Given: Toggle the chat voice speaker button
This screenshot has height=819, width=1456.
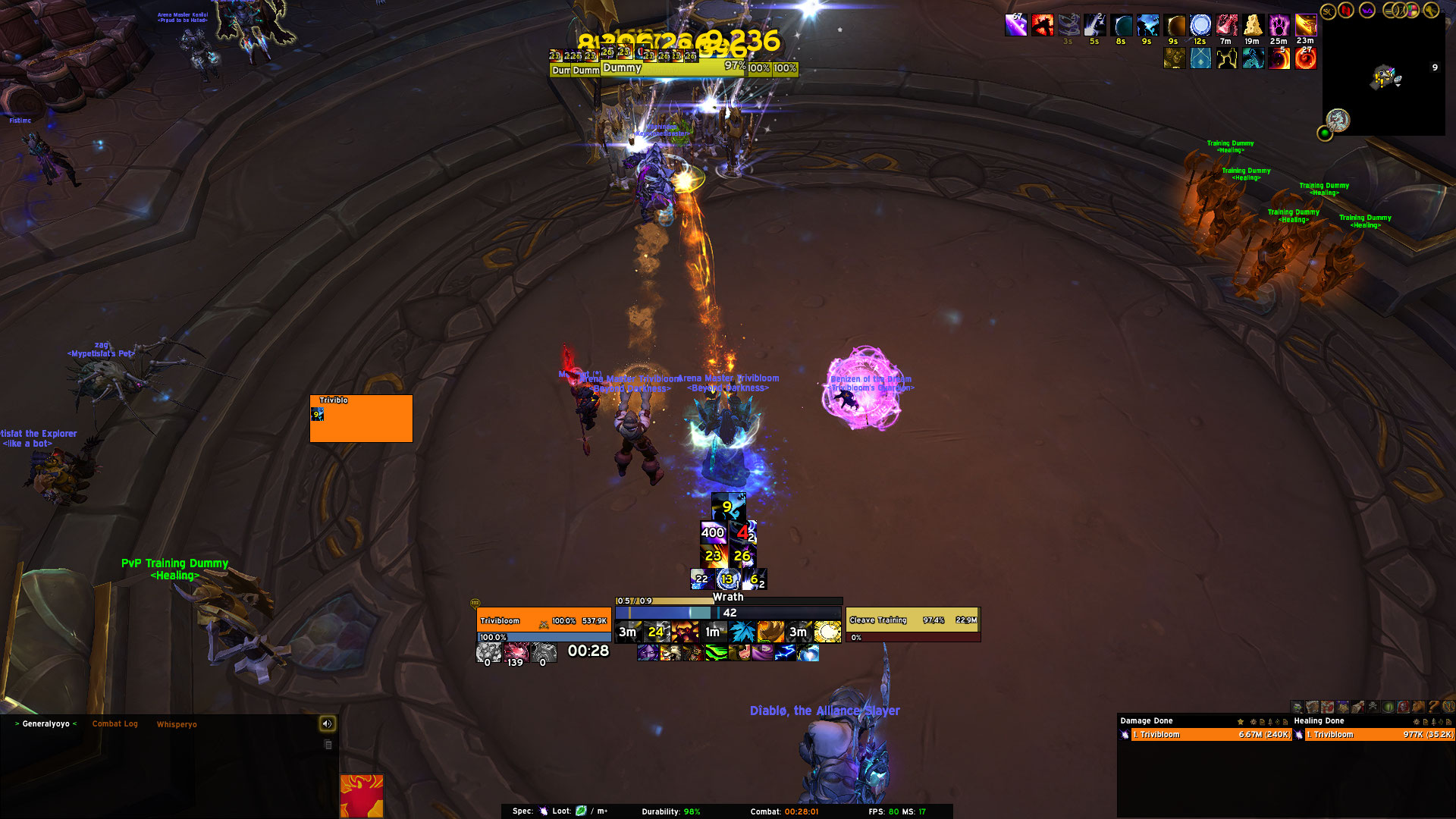Looking at the screenshot, I should pos(327,724).
